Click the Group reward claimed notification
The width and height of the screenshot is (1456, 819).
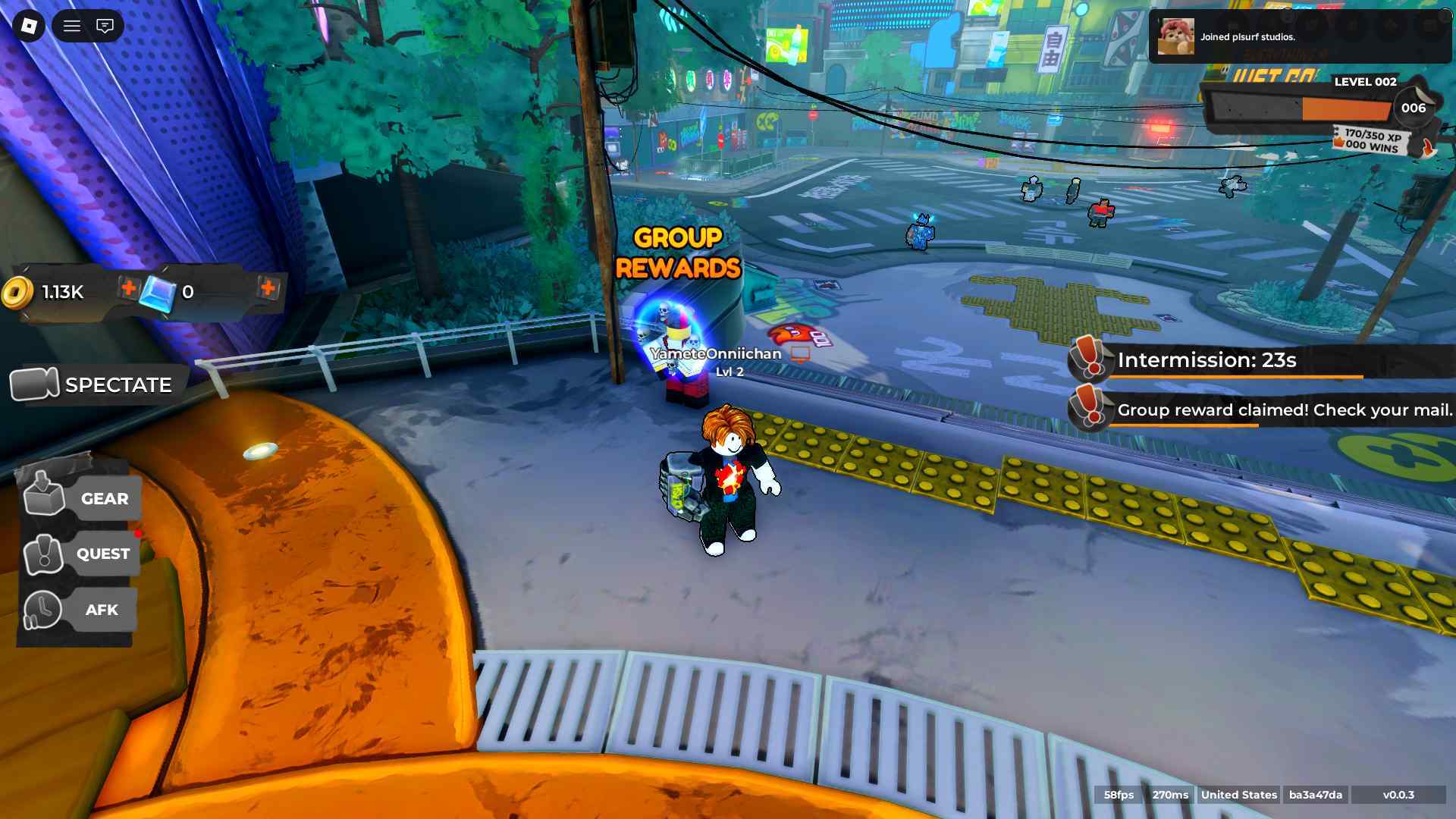point(1282,409)
